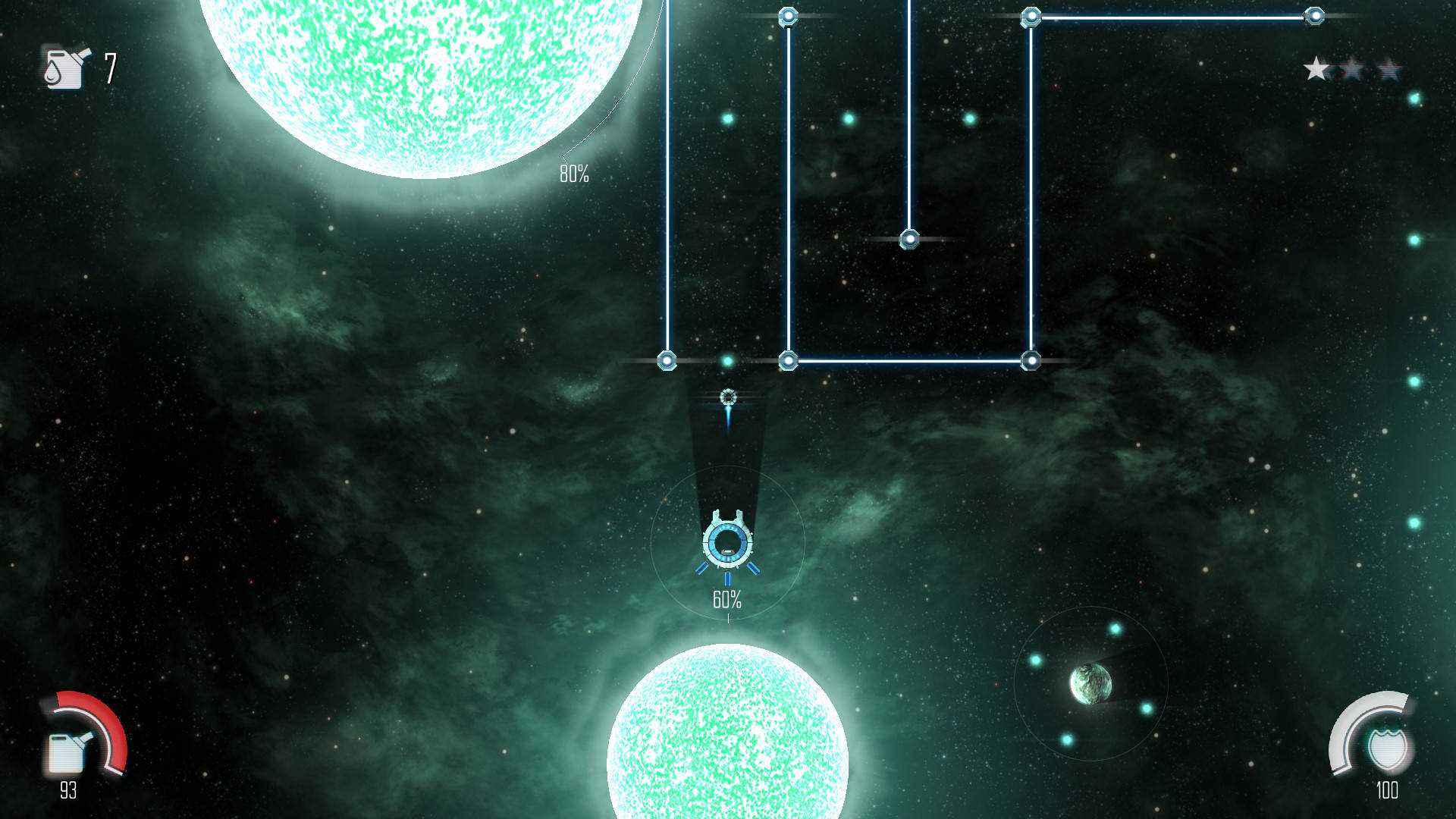This screenshot has height=819, width=1456.
Task: Click the leftmost waypoint node near the ship
Action: tap(668, 359)
